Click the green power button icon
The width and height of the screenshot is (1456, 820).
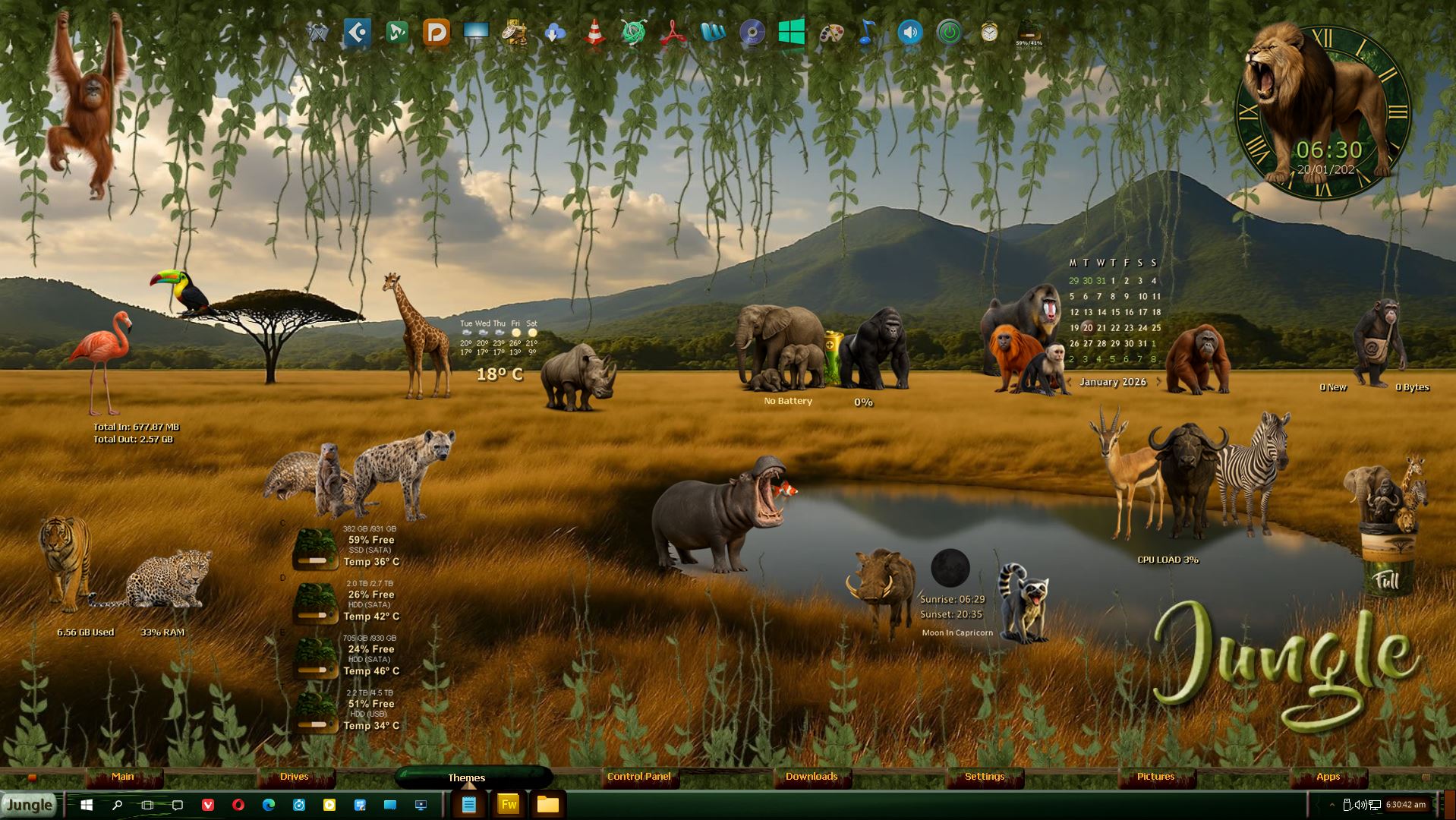pos(949,33)
